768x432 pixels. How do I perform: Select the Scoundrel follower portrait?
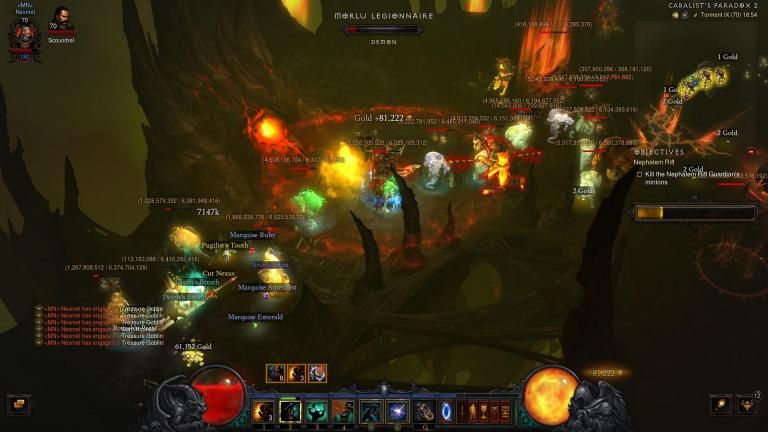tap(62, 20)
